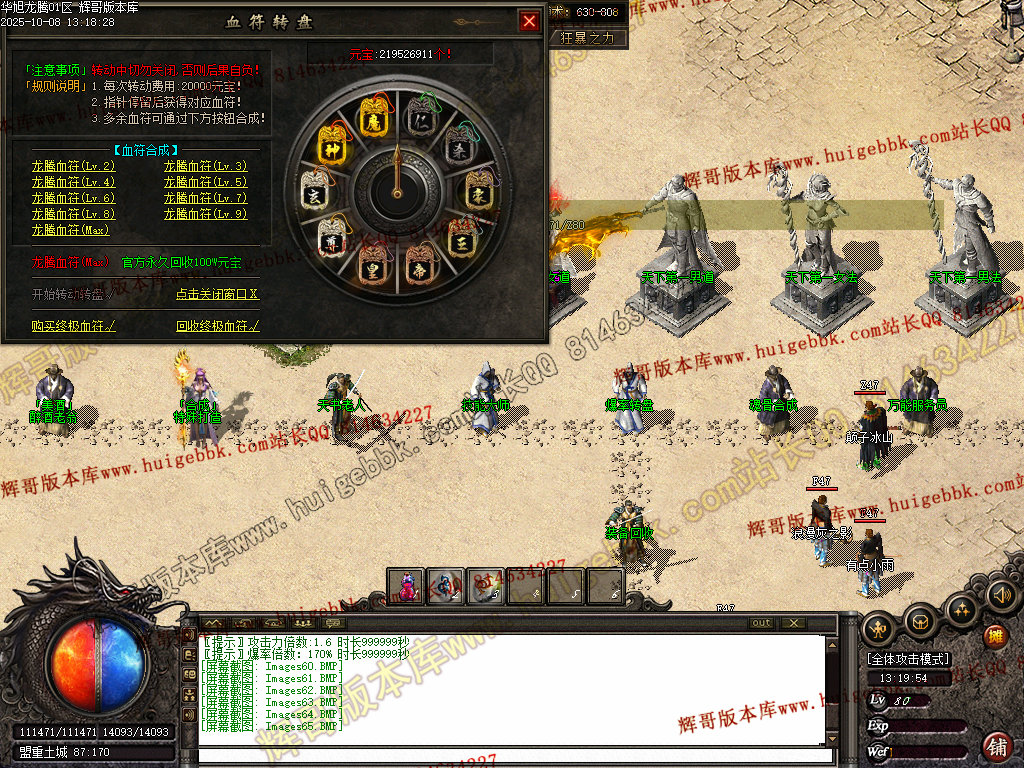Open the 摊 stall button

996,637
